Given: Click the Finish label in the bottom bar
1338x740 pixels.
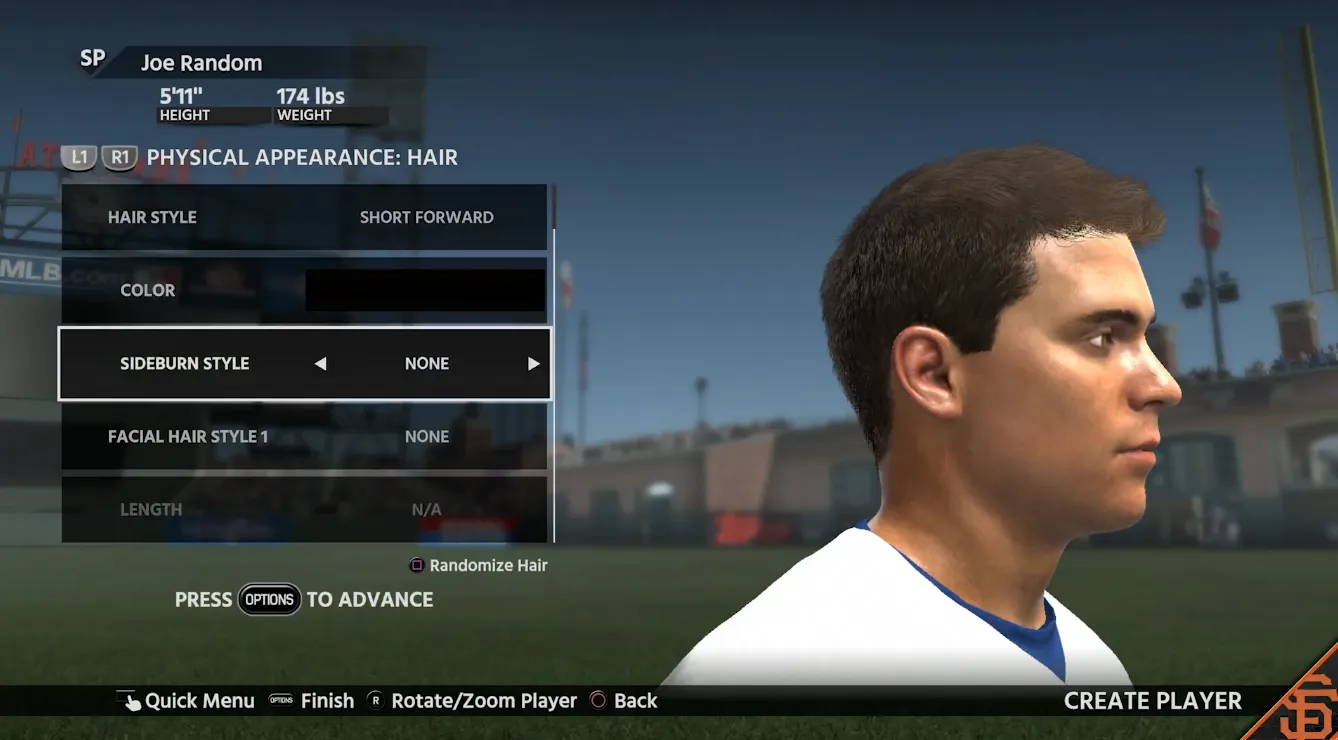Looking at the screenshot, I should point(327,701).
